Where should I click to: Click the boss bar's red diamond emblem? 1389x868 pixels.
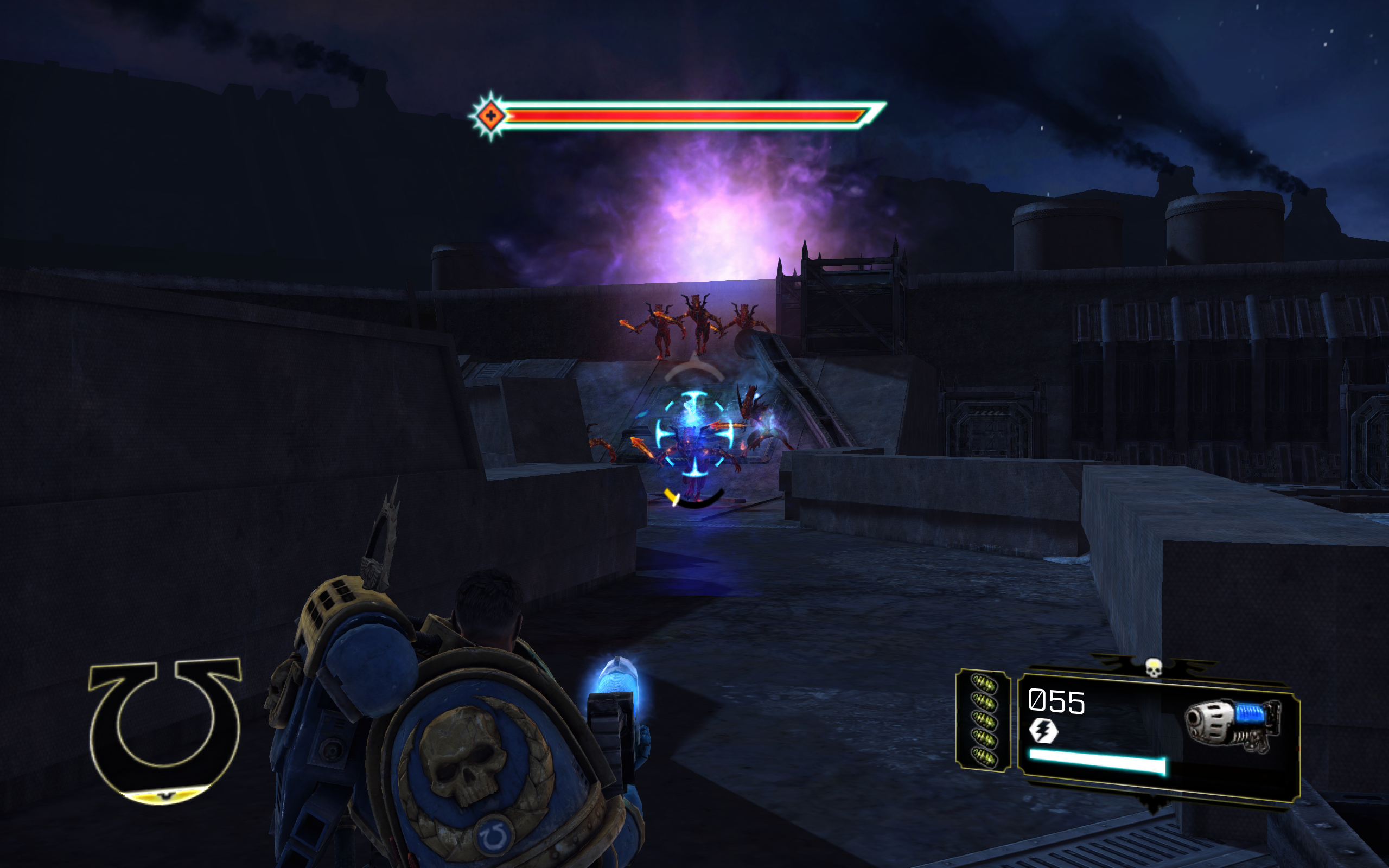tap(490, 116)
